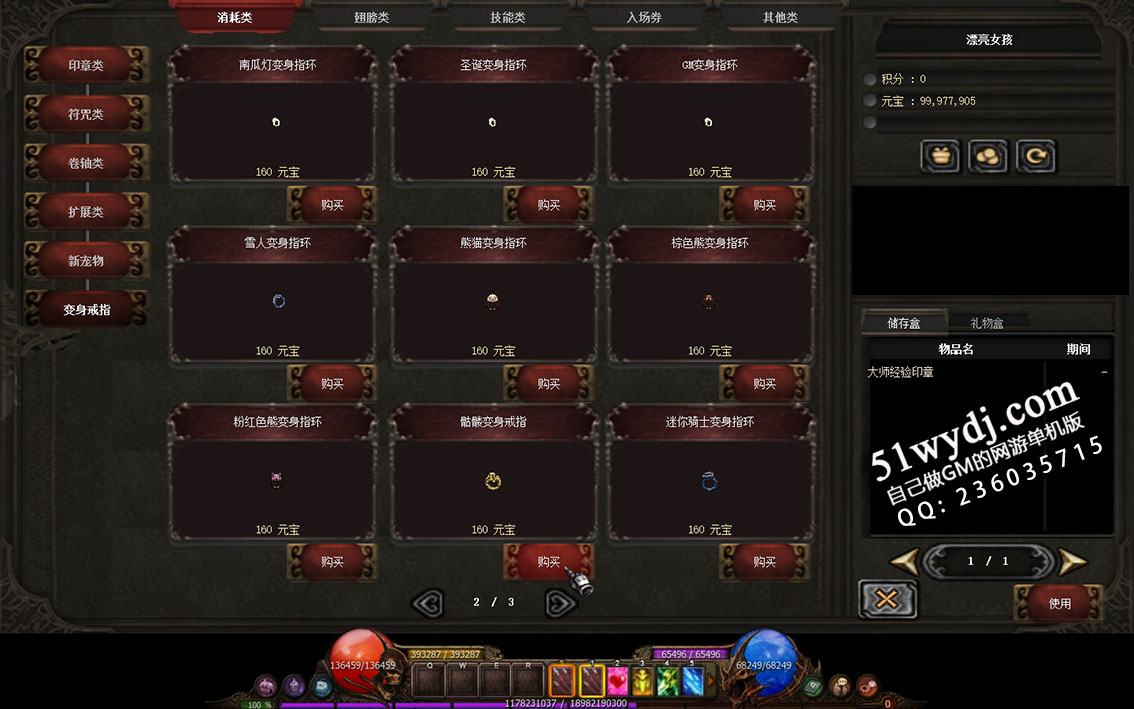Open the 技能类 tab
The height and width of the screenshot is (709, 1134).
coord(507,17)
